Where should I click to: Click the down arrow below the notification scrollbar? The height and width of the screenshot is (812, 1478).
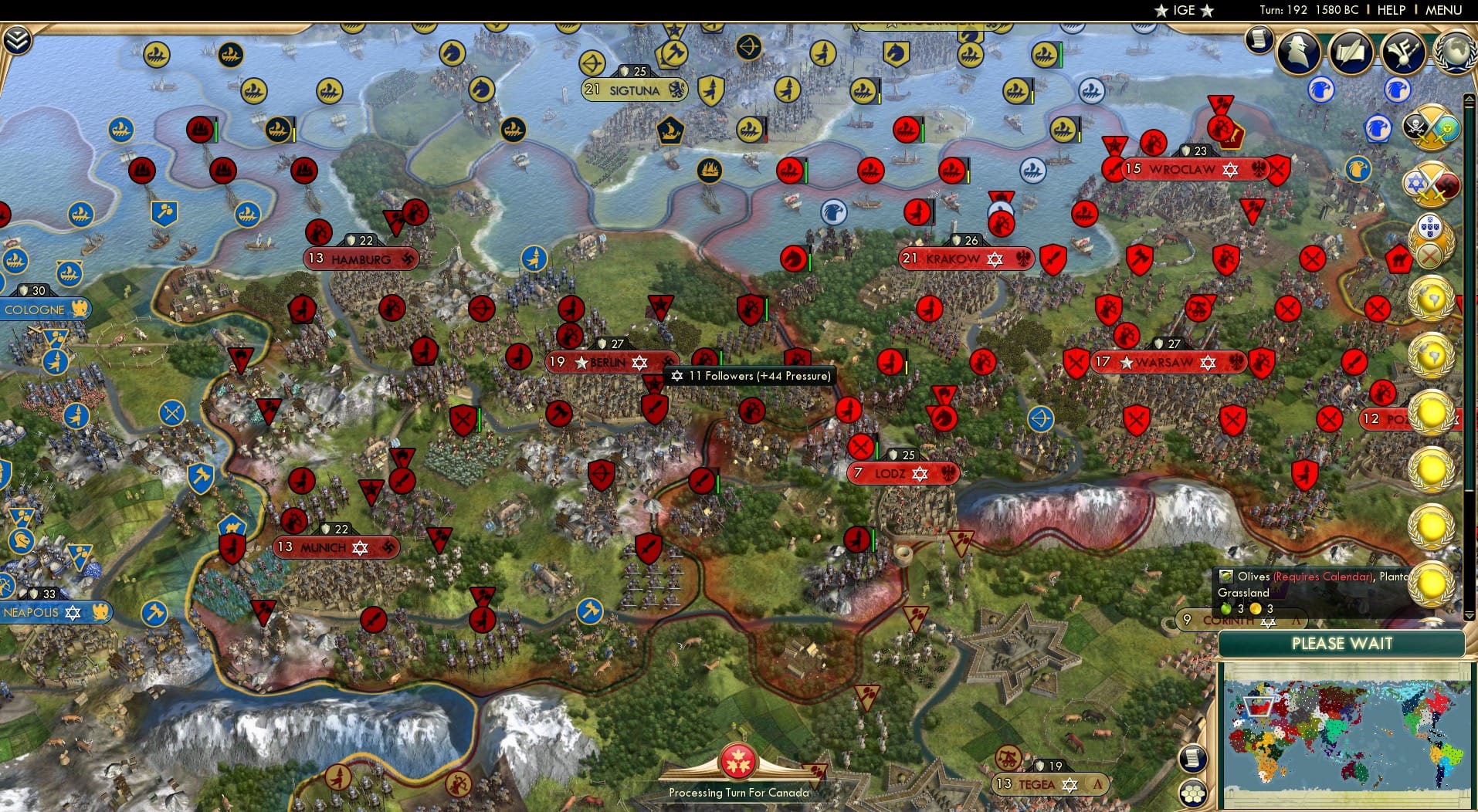(1469, 615)
